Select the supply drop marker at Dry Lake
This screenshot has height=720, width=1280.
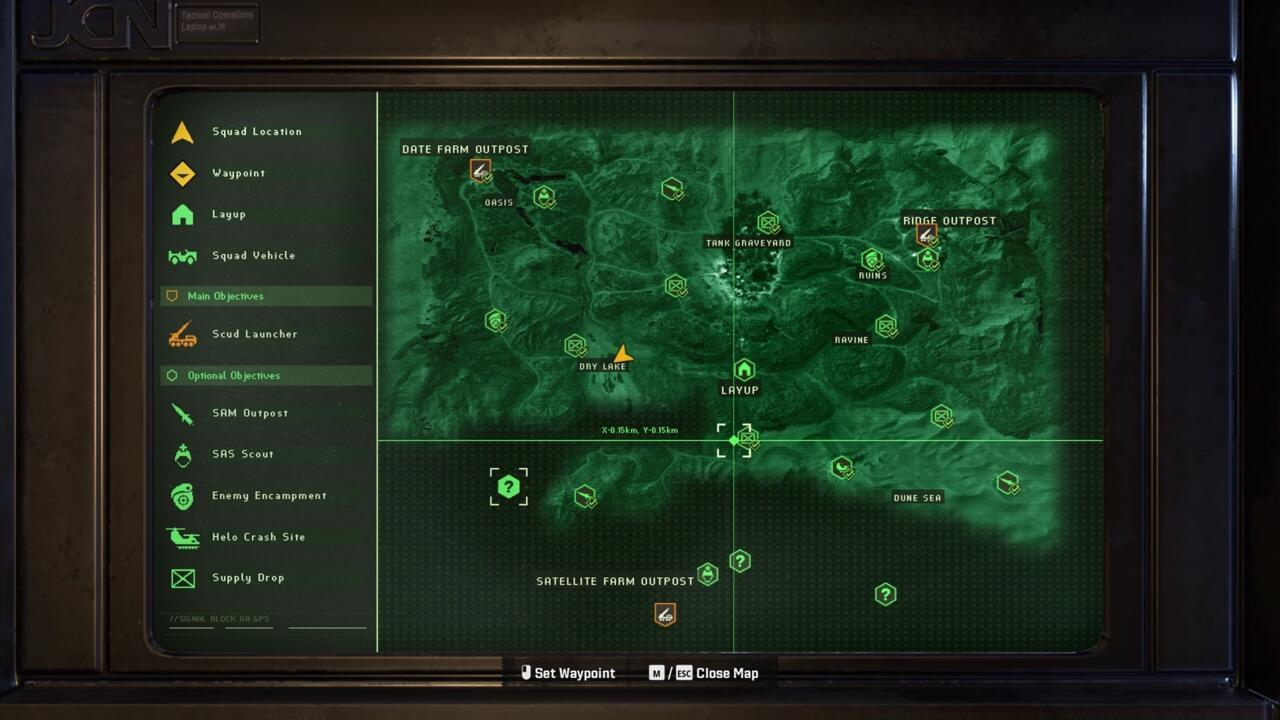pyautogui.click(x=575, y=346)
